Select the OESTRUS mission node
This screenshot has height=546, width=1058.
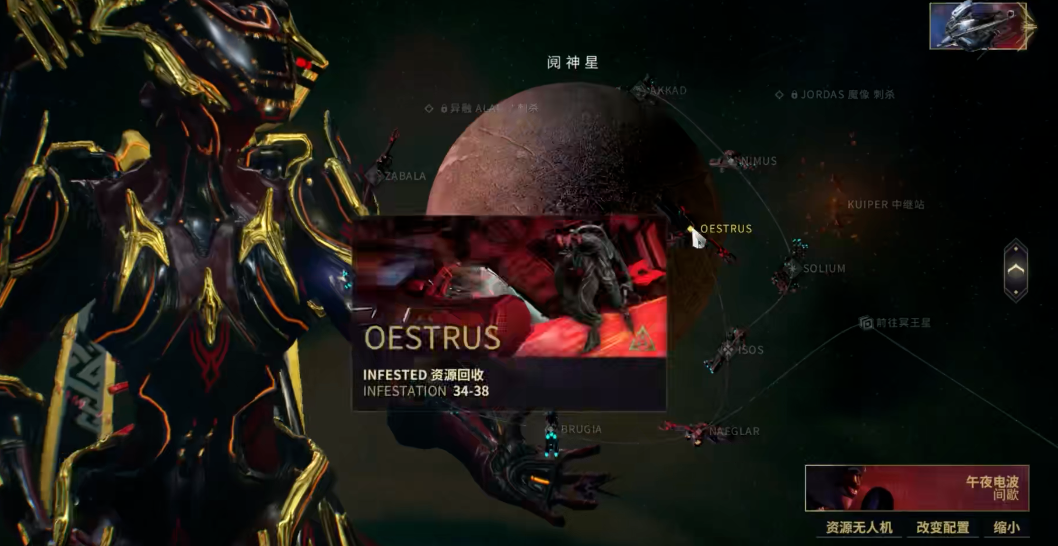tap(697, 236)
